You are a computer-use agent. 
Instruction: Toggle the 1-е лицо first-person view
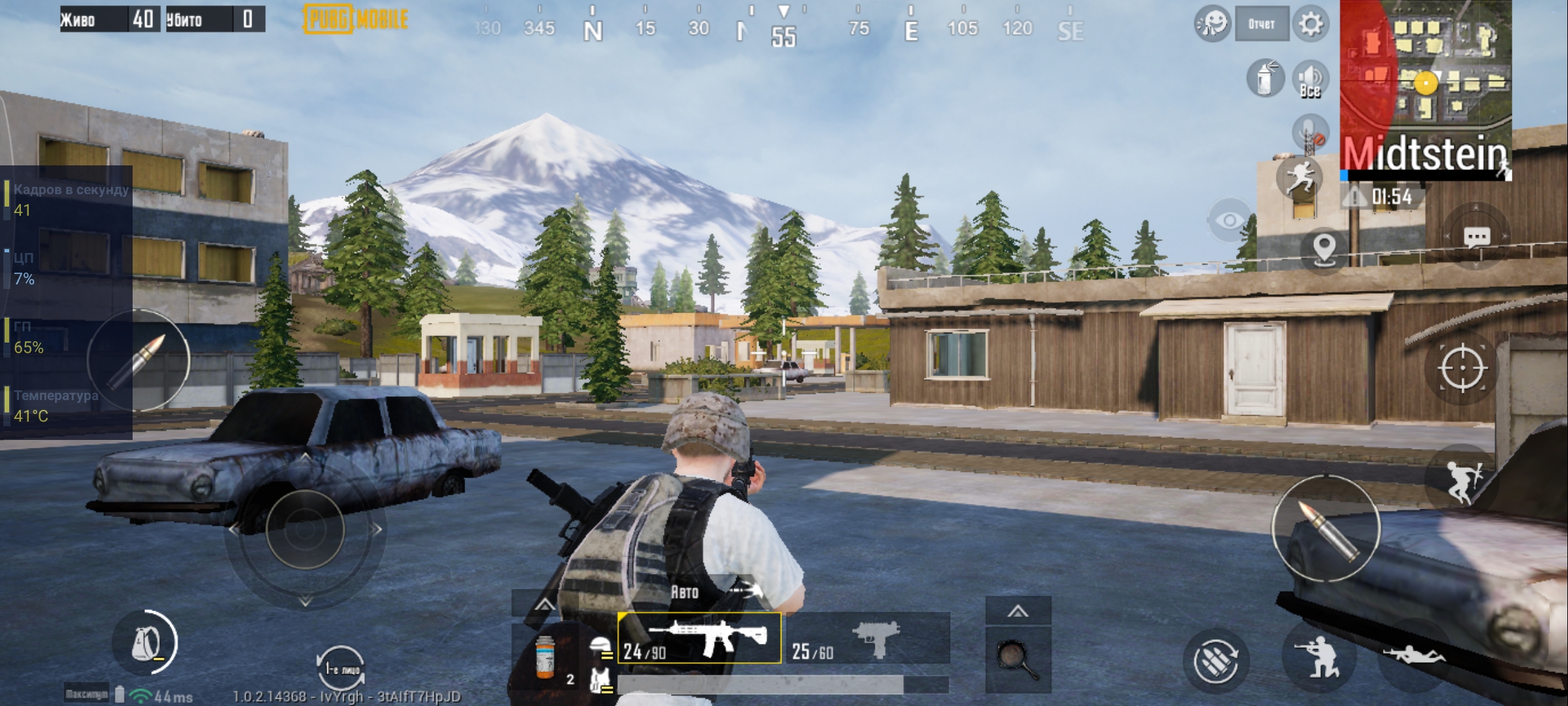[340, 667]
